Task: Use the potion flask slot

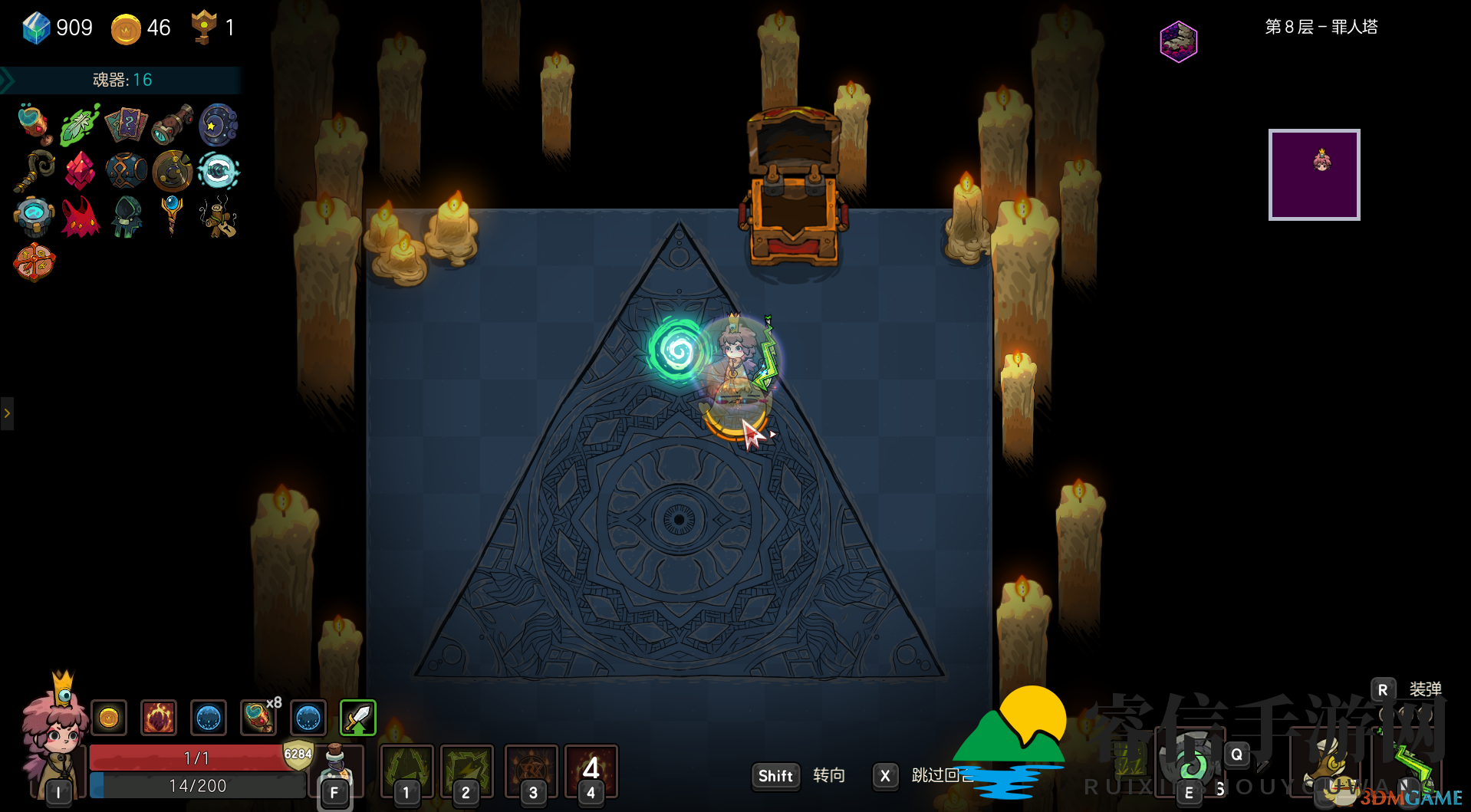Action: pos(335,771)
